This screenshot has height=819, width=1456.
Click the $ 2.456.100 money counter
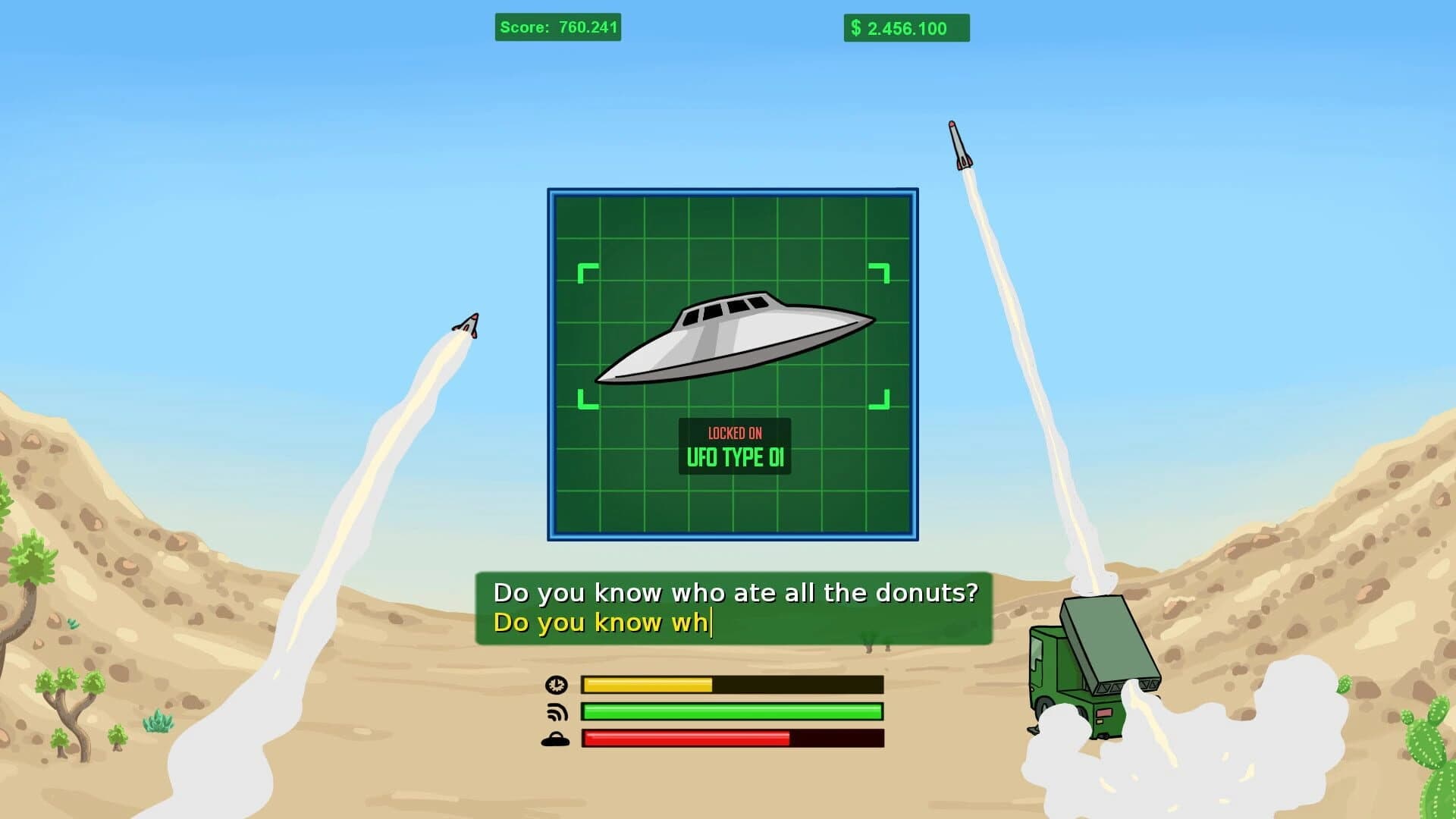click(x=906, y=29)
